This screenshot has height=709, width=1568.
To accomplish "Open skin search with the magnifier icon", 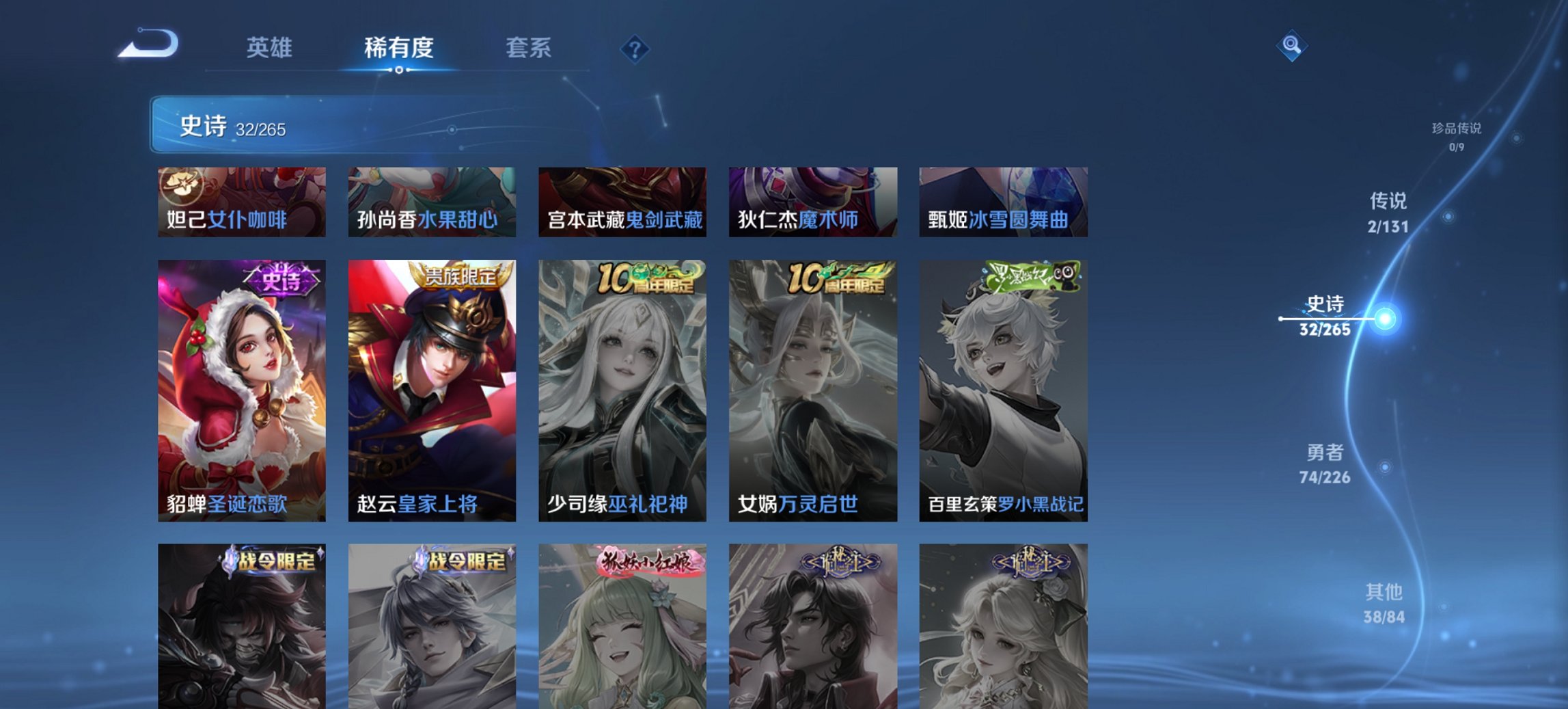I will point(1292,47).
